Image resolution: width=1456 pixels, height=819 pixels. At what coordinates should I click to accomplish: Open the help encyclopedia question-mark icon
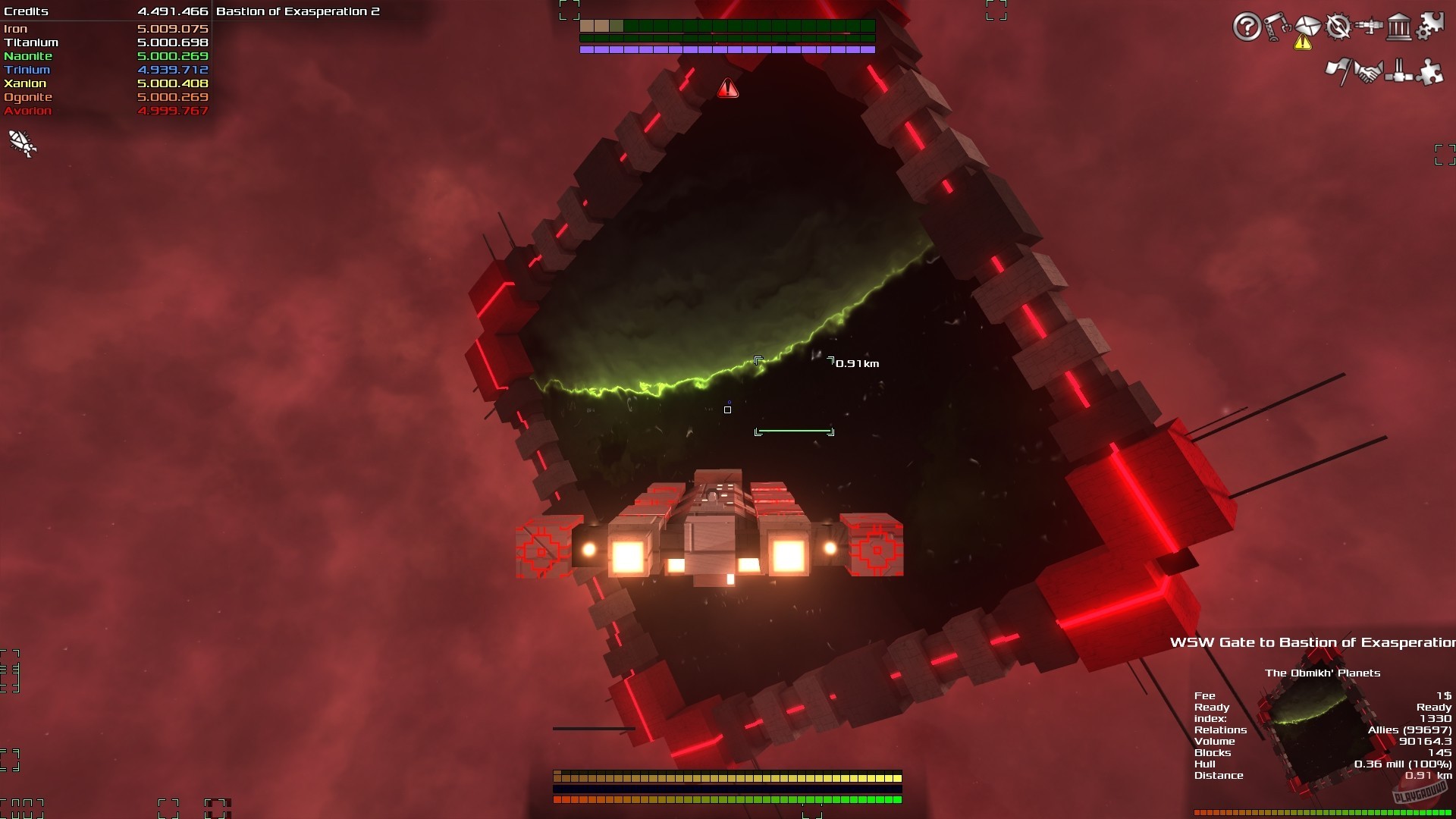1247,27
